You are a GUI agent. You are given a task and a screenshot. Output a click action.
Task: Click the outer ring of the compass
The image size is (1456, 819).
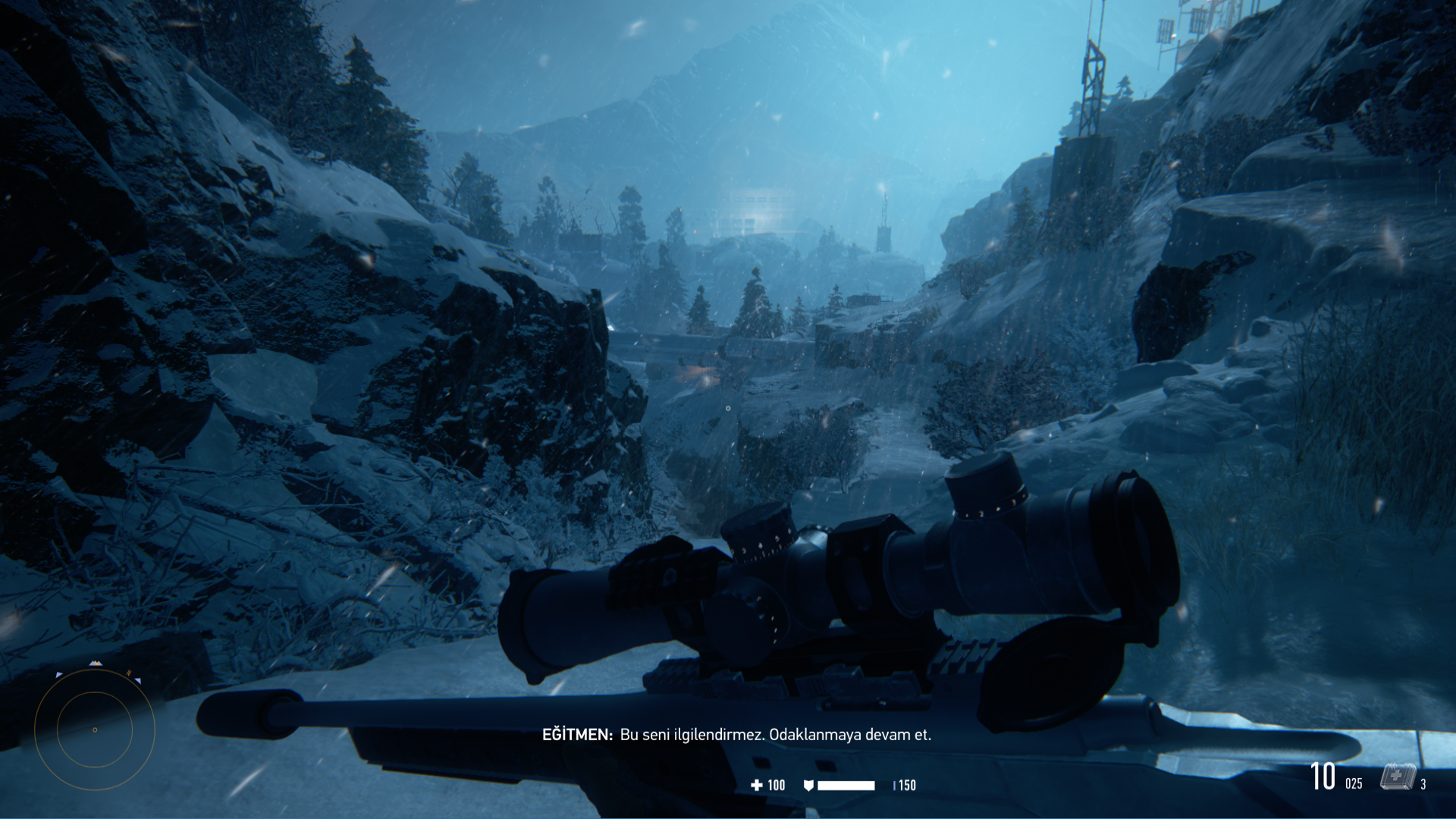click(36, 730)
